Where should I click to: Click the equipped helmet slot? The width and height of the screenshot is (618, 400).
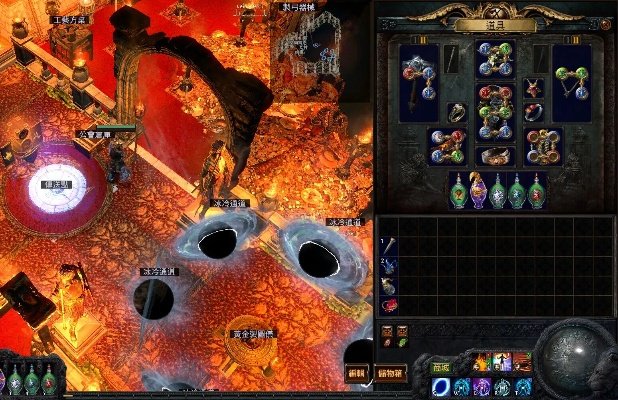click(x=495, y=58)
